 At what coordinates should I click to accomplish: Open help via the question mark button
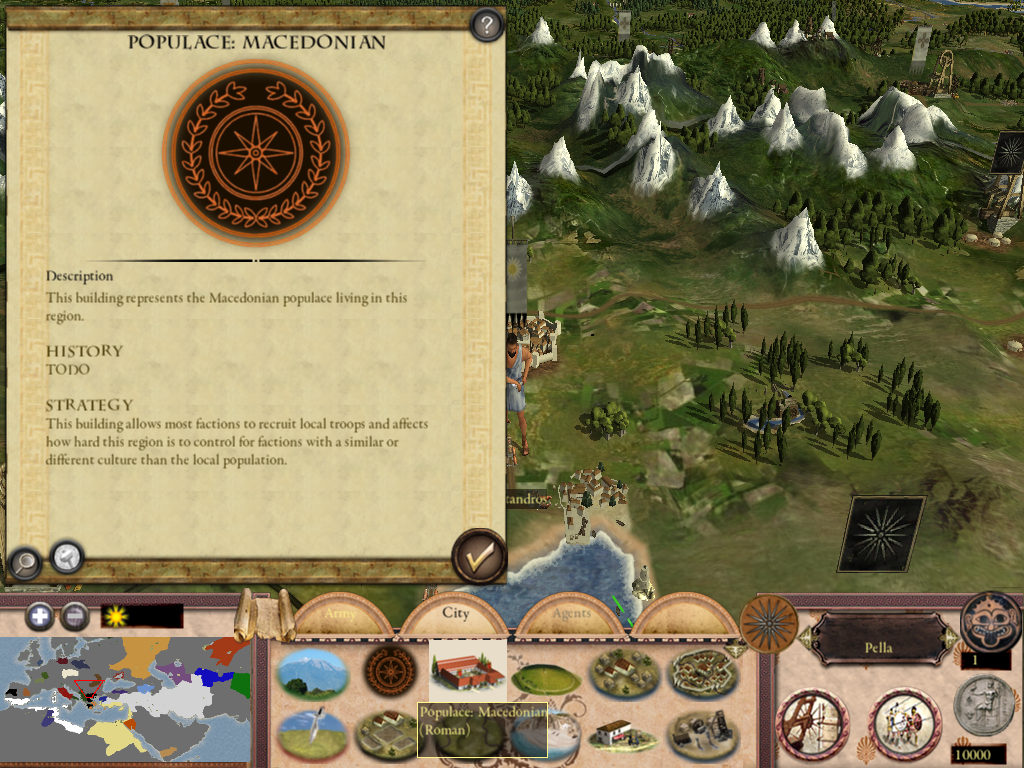[x=486, y=25]
